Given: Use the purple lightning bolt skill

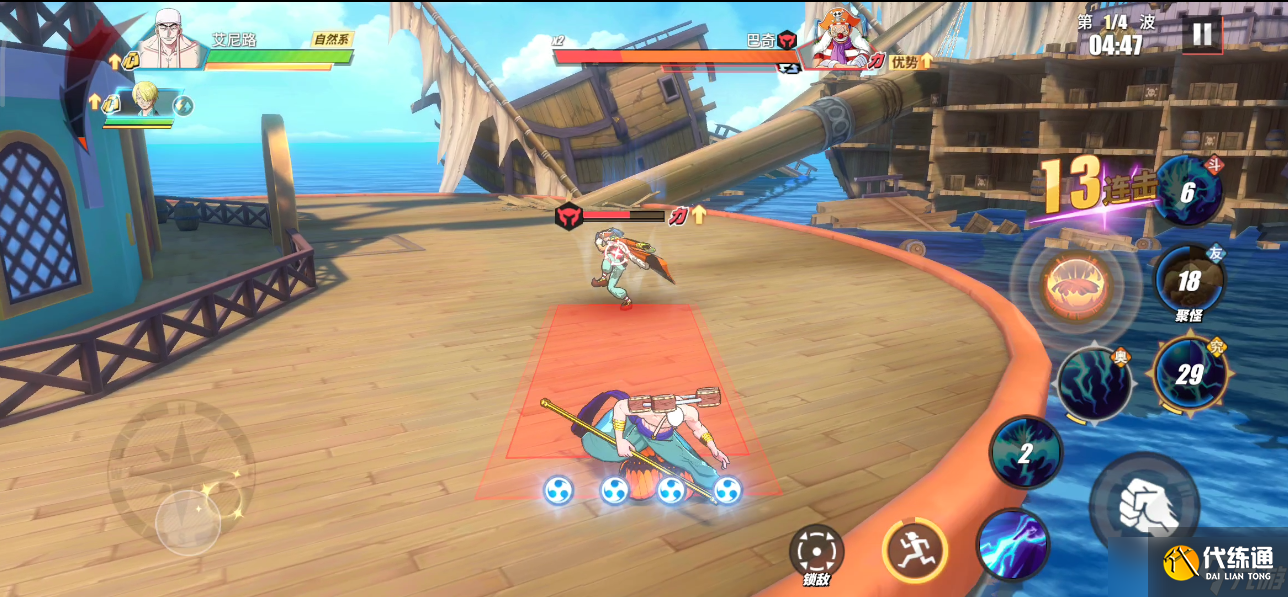Looking at the screenshot, I should click(1013, 545).
